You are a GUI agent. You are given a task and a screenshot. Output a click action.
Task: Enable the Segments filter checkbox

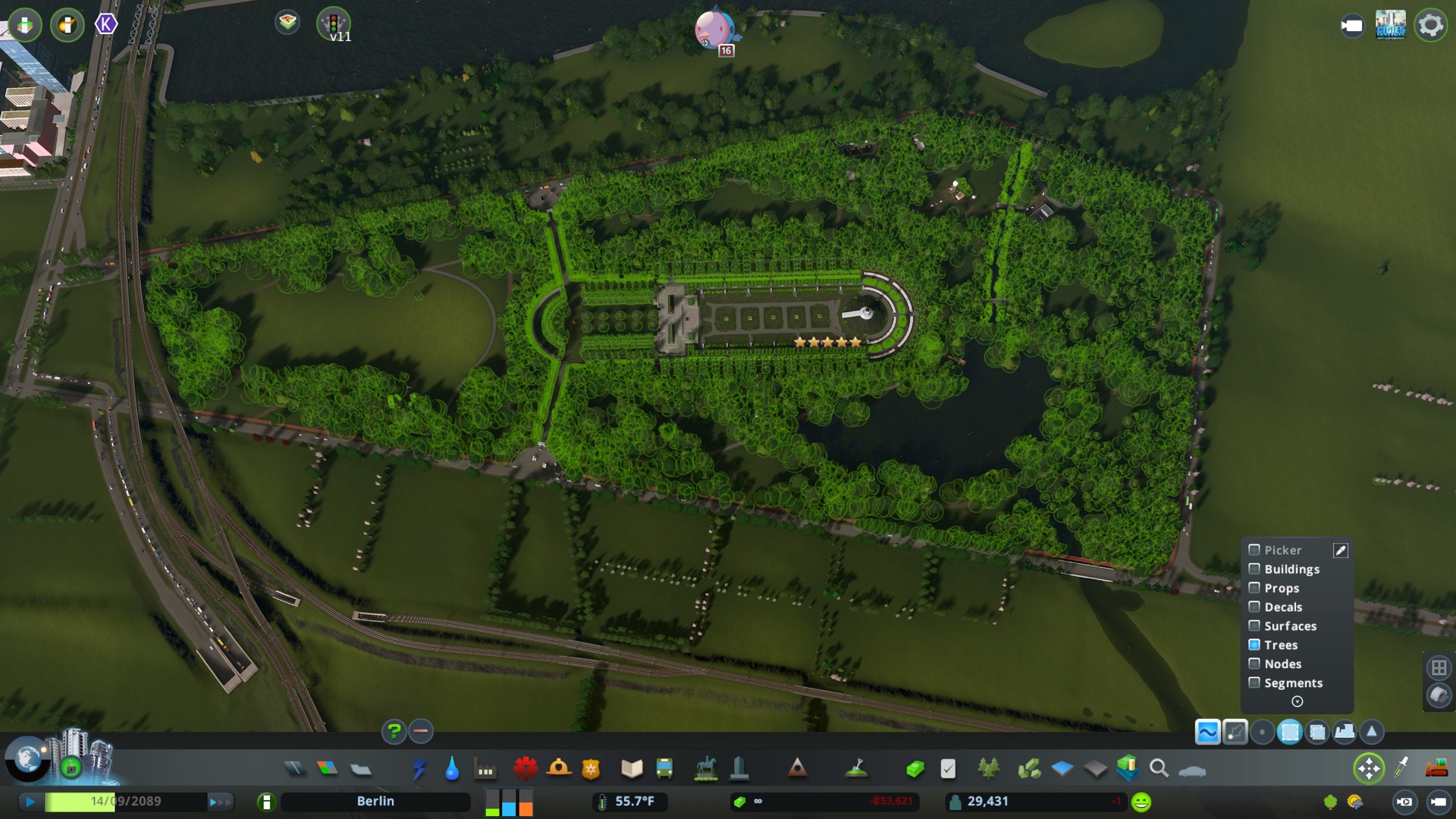coord(1254,682)
